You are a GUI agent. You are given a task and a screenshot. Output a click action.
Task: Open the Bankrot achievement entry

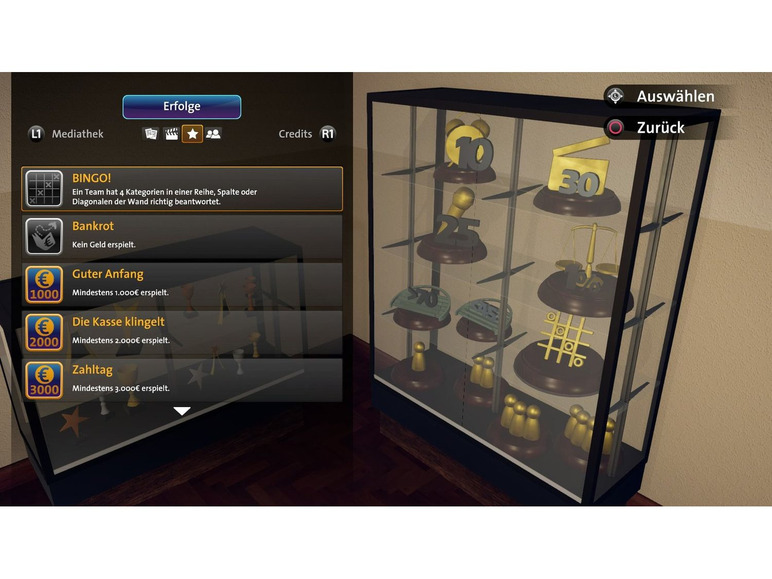tap(182, 235)
